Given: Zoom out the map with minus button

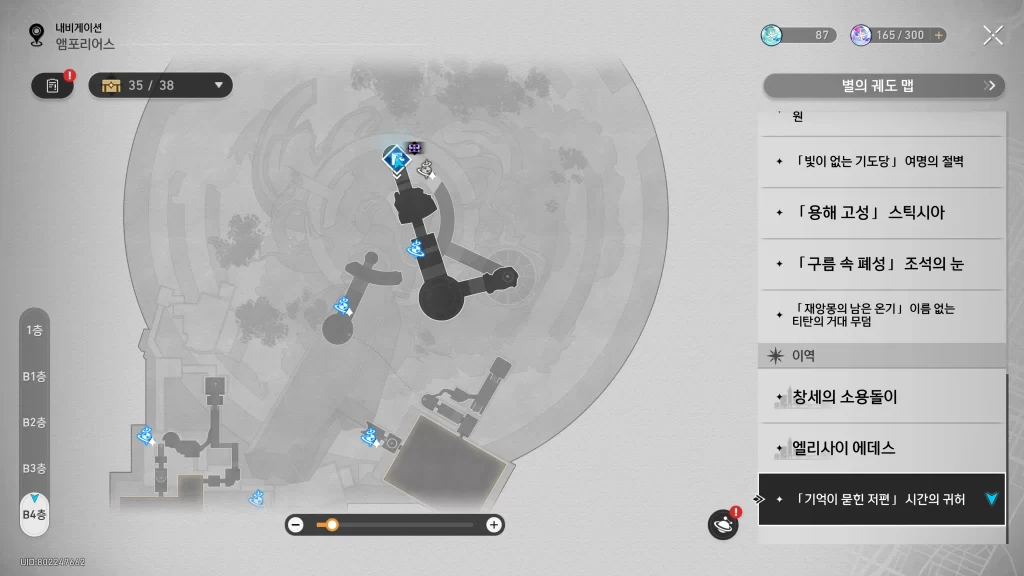Looking at the screenshot, I should [296, 525].
